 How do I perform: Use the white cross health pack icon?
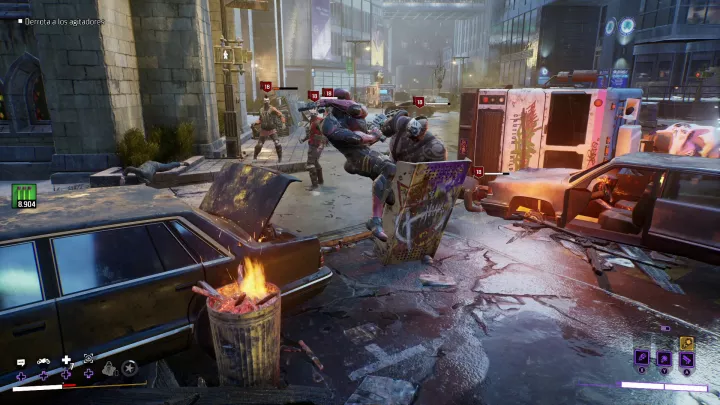(66, 359)
